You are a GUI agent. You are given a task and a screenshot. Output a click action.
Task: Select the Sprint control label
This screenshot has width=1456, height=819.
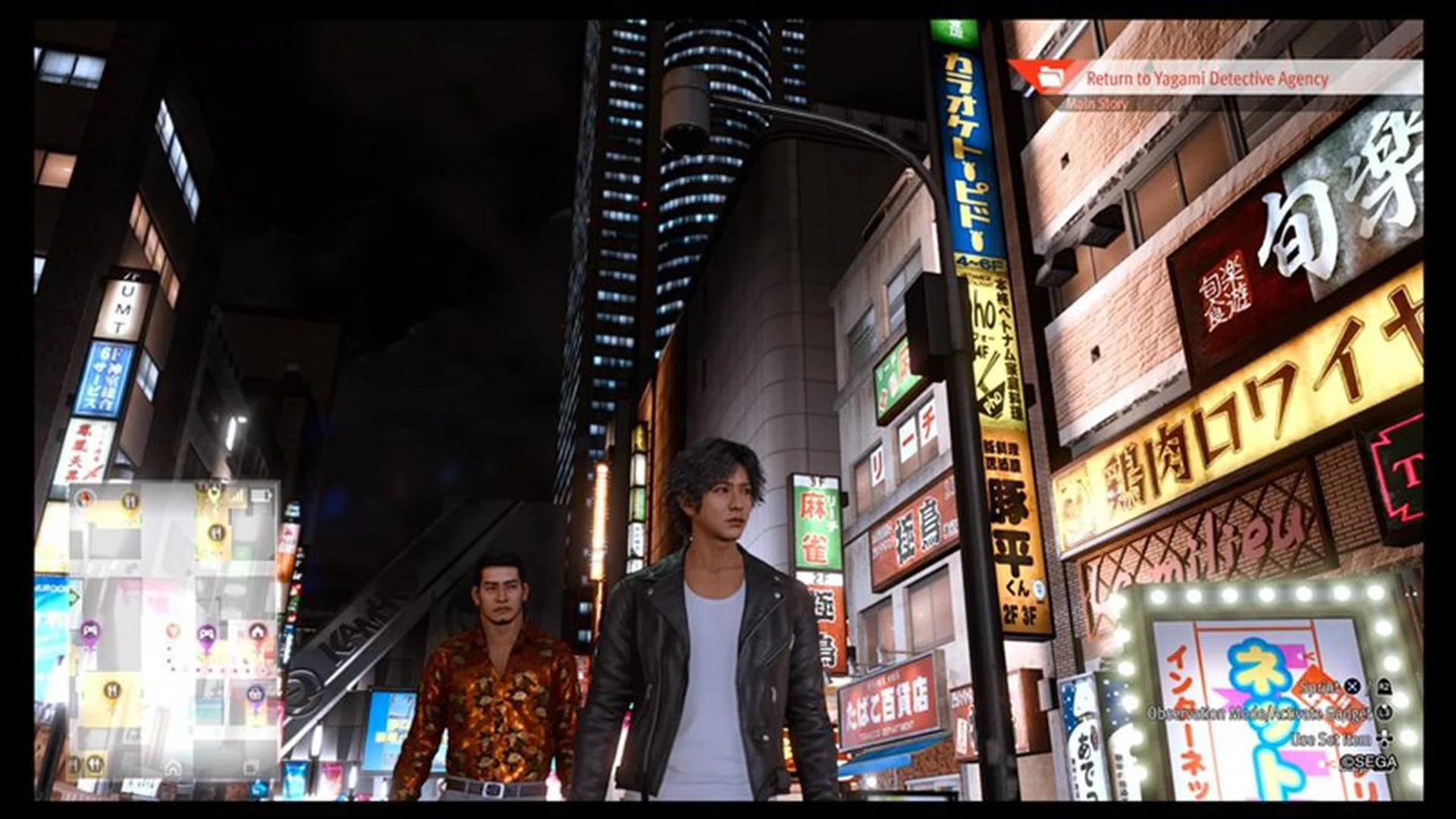click(x=1319, y=689)
